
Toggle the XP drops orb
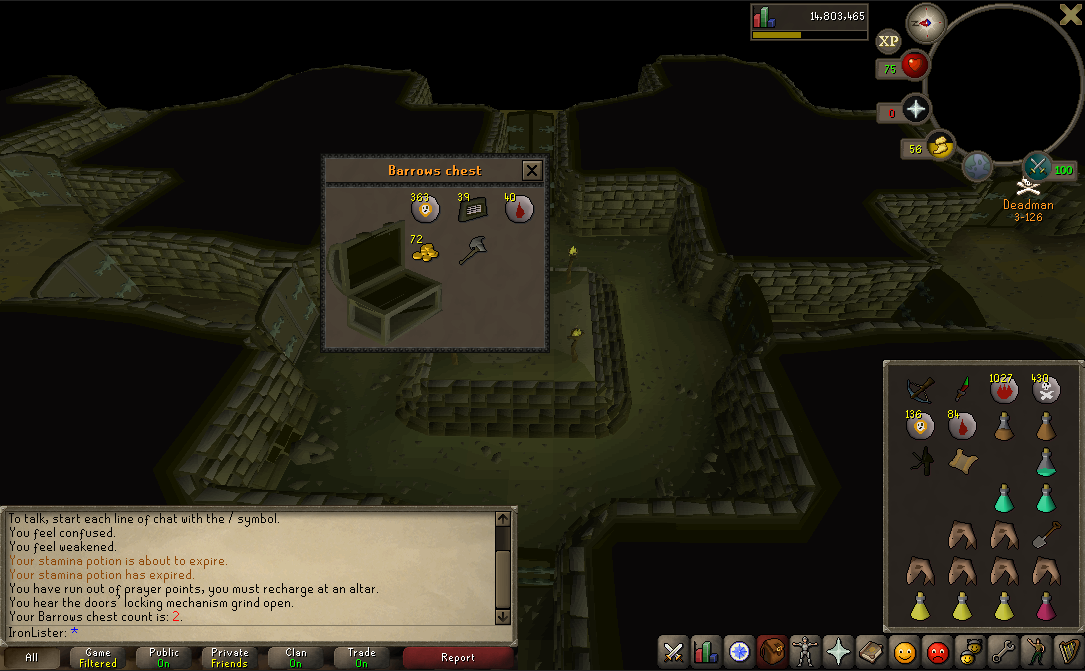coord(888,41)
